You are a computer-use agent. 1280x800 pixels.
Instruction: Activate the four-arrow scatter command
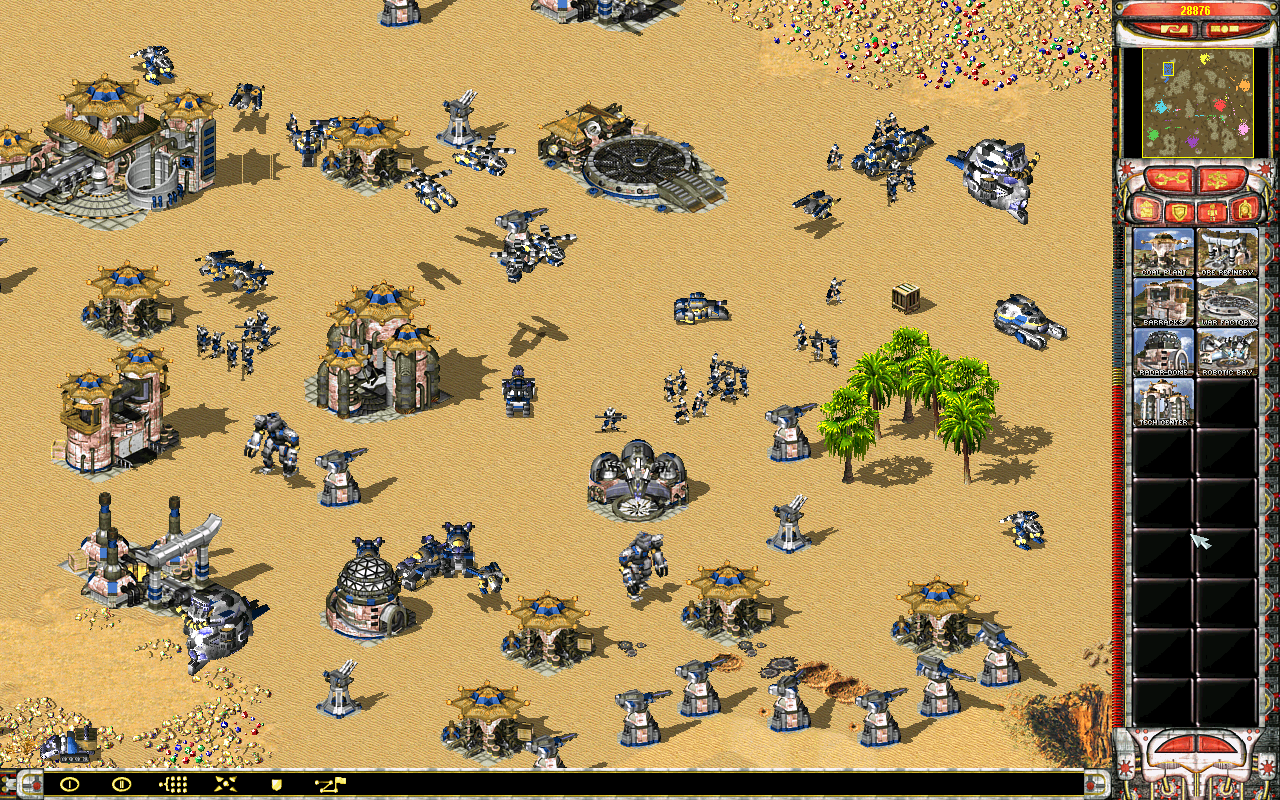[226, 784]
